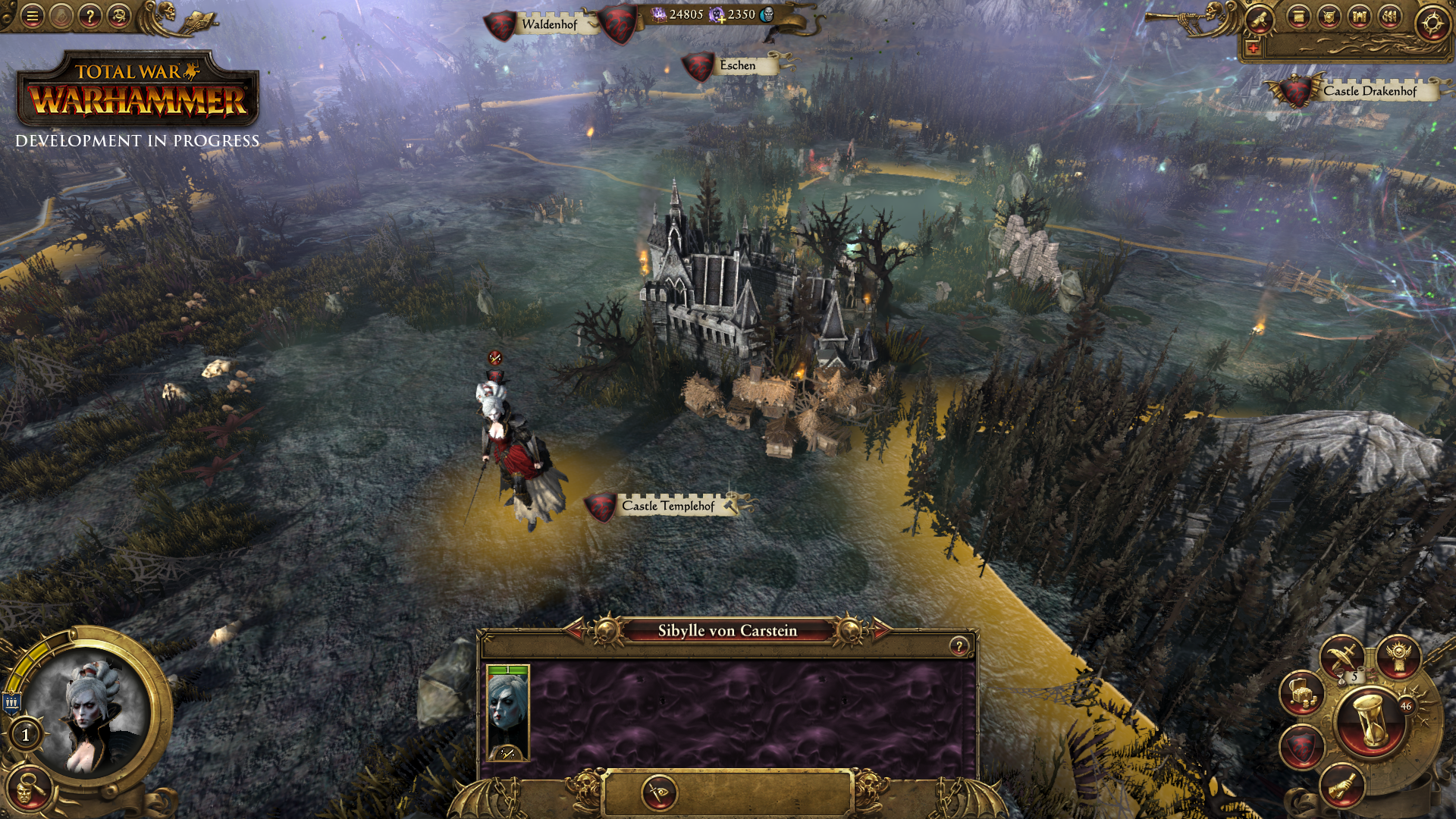The height and width of the screenshot is (819, 1456).
Task: Open diplomacy with the hand-and-scroll button
Action: tap(1341, 786)
